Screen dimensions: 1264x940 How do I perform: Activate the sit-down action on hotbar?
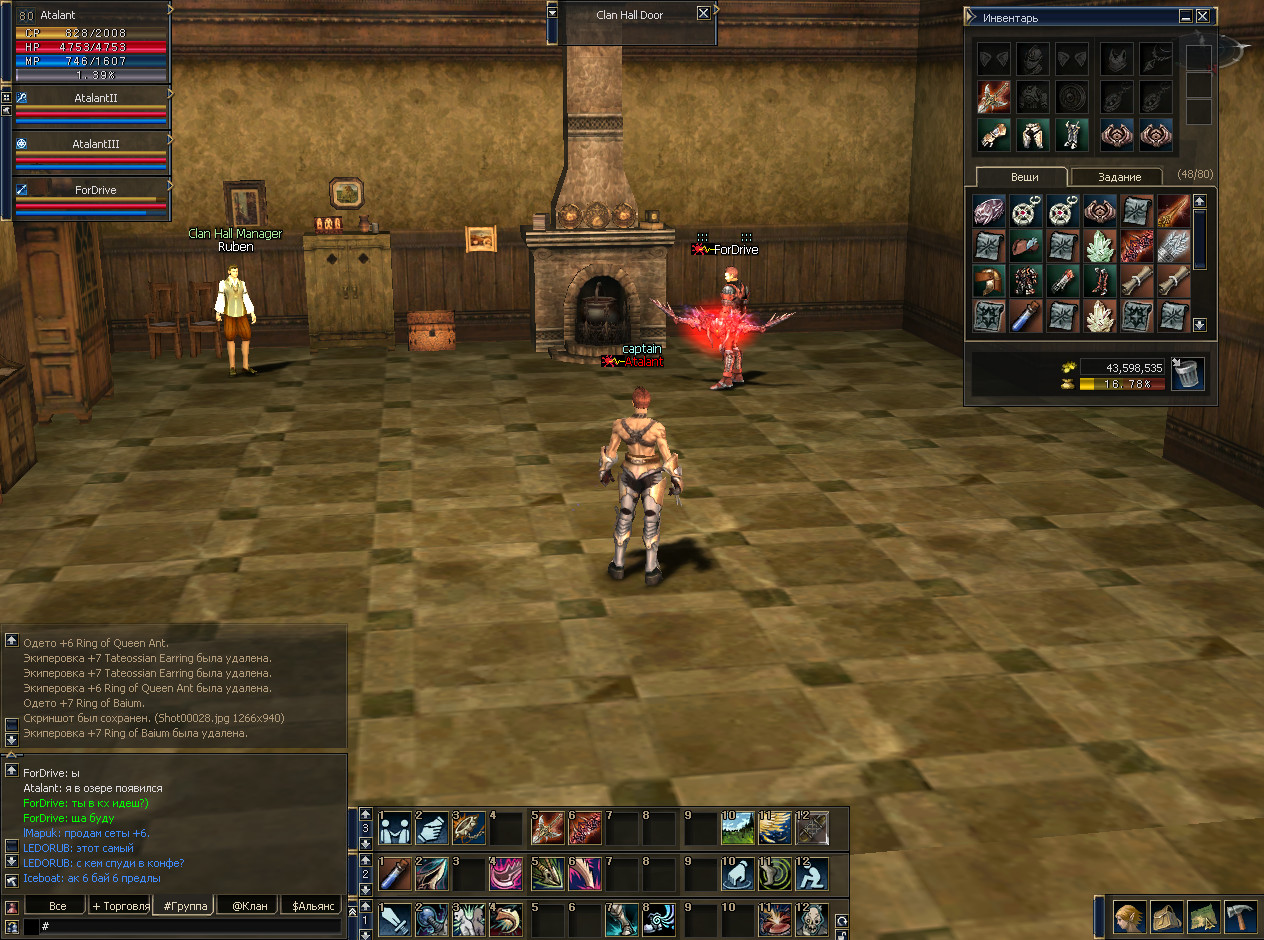tap(811, 875)
